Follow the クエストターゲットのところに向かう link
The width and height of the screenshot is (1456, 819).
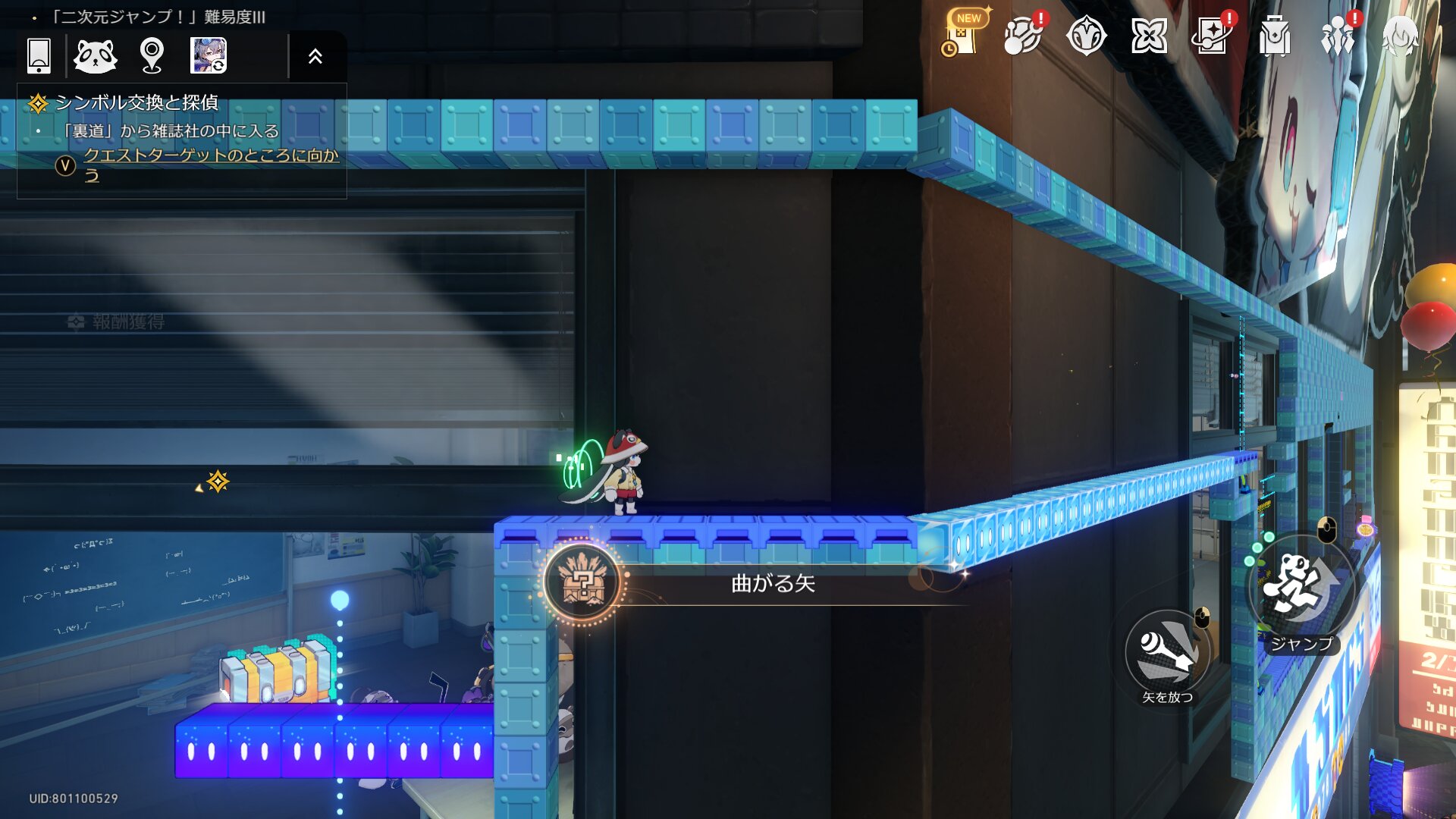pyautogui.click(x=210, y=156)
